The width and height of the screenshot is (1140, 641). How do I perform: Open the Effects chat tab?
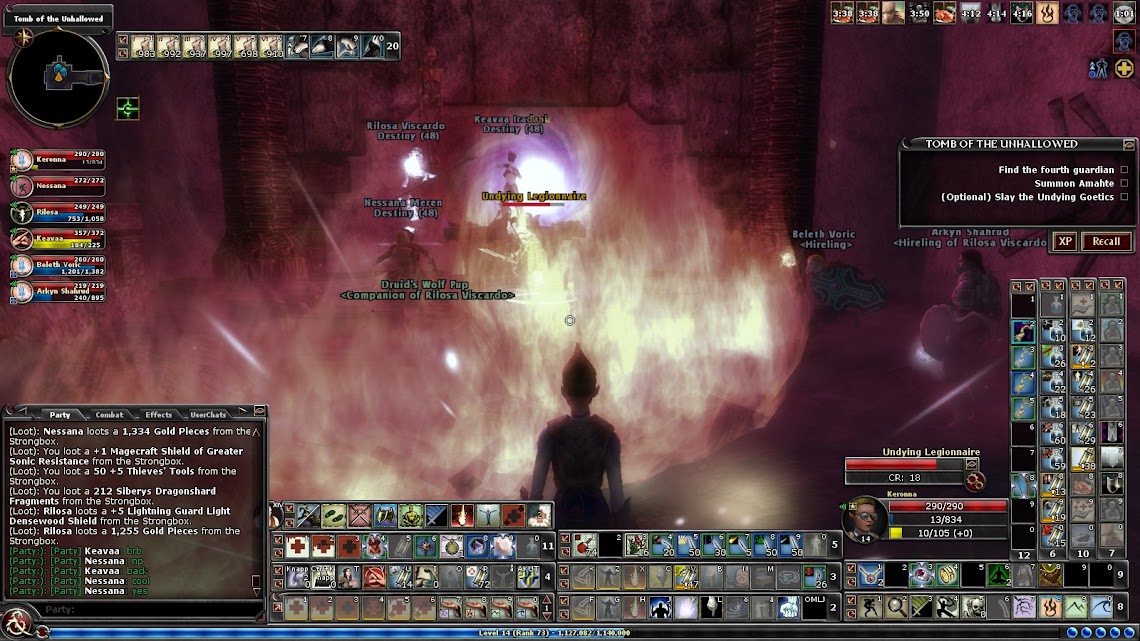(158, 414)
